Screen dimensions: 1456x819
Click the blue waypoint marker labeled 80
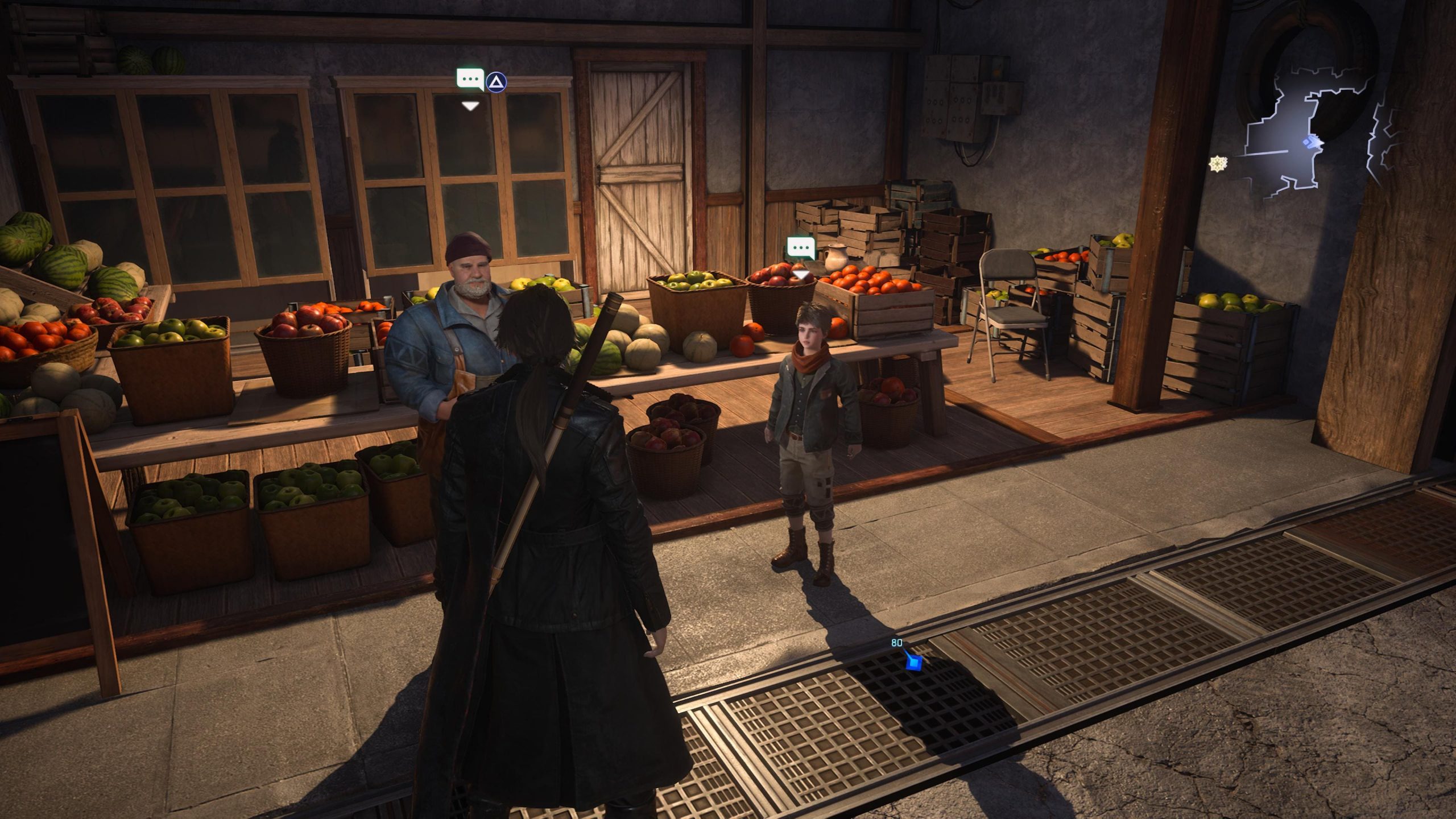913,663
